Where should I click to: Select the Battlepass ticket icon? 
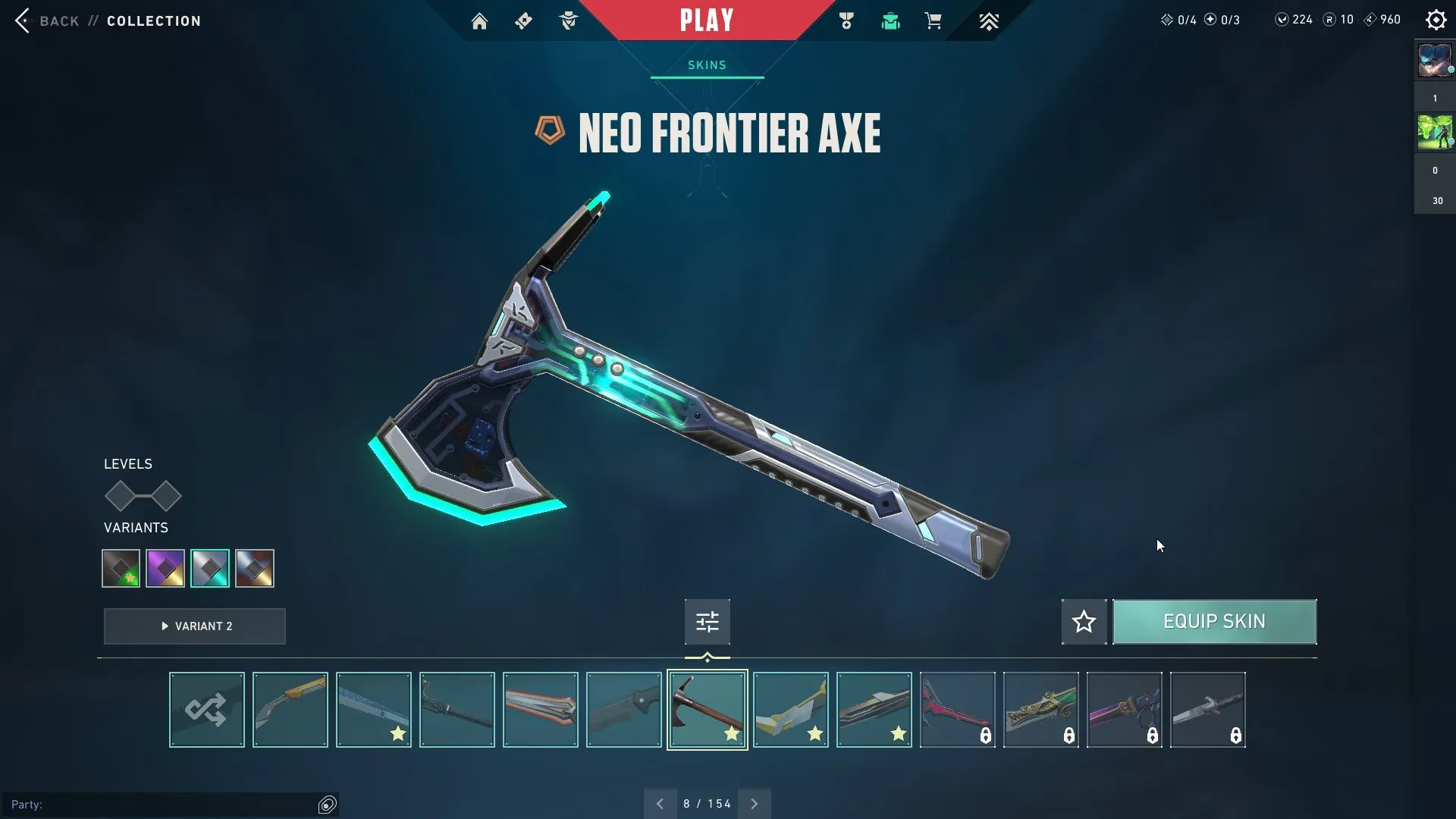tap(524, 20)
